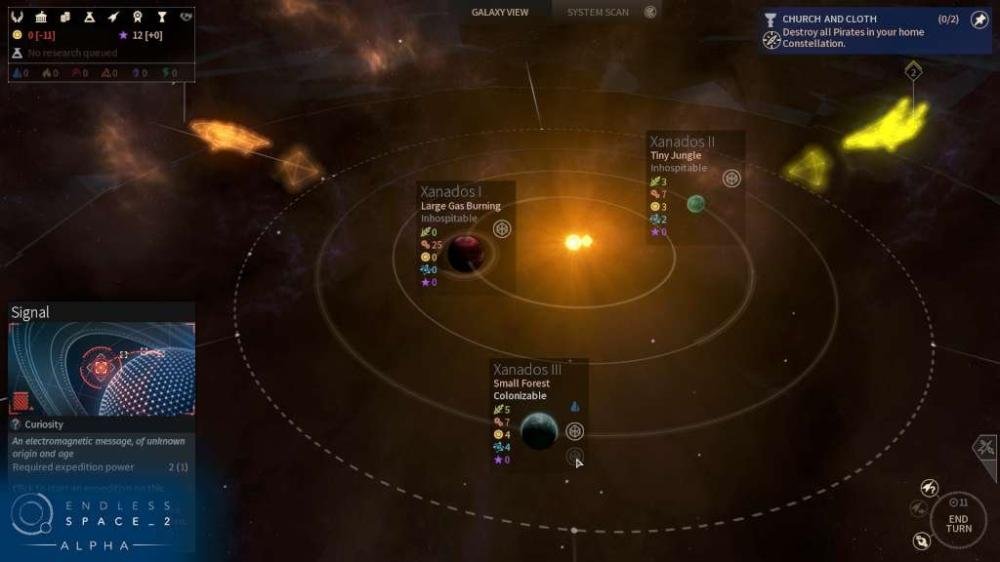Open the trophy chalice screen
Viewport: 1000px width, 562px height.
click(x=160, y=17)
